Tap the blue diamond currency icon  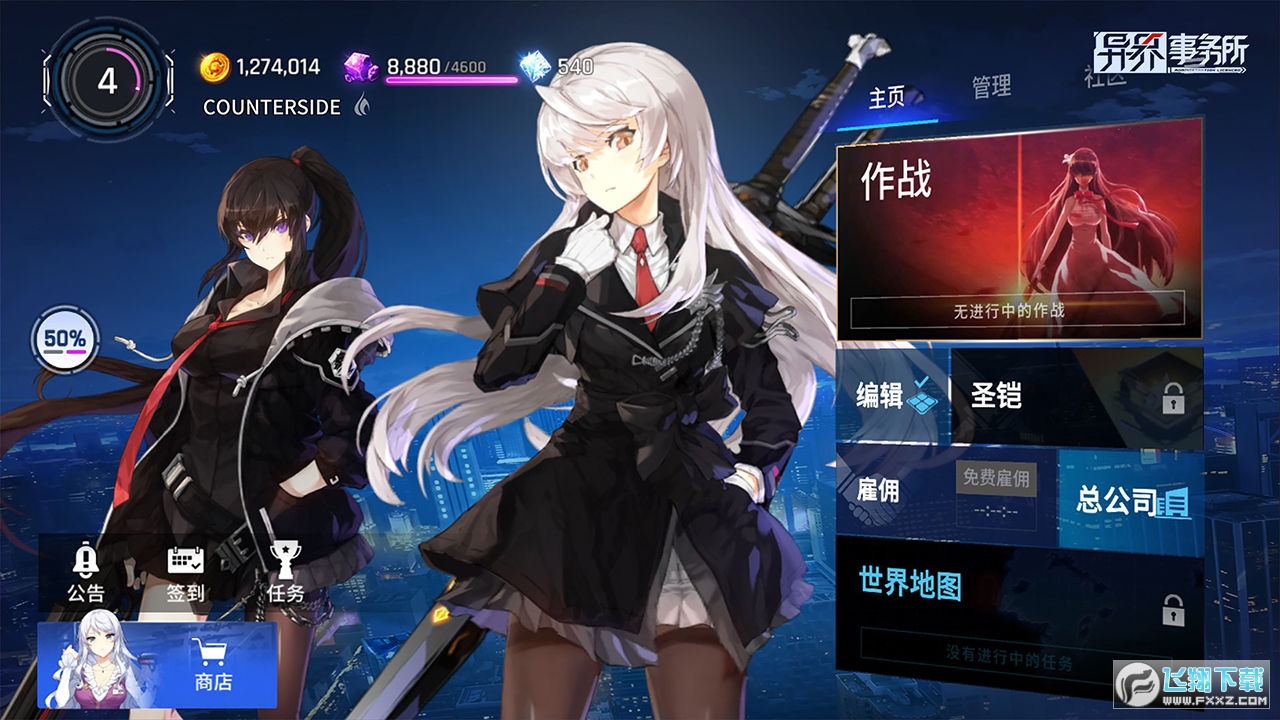535,67
